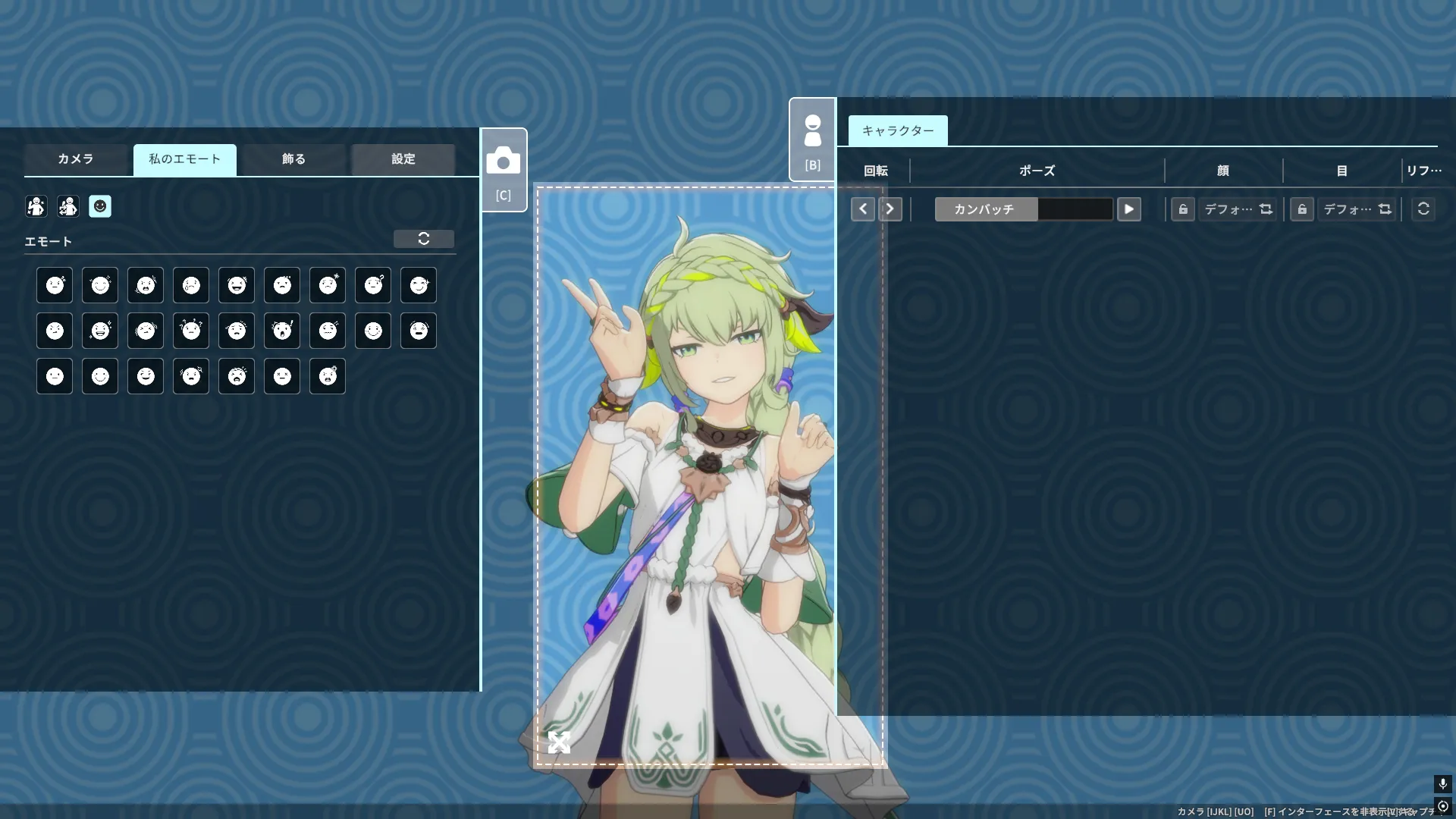1456x819 pixels.
Task: Rotate character with the left arrow button
Action: tap(863, 209)
